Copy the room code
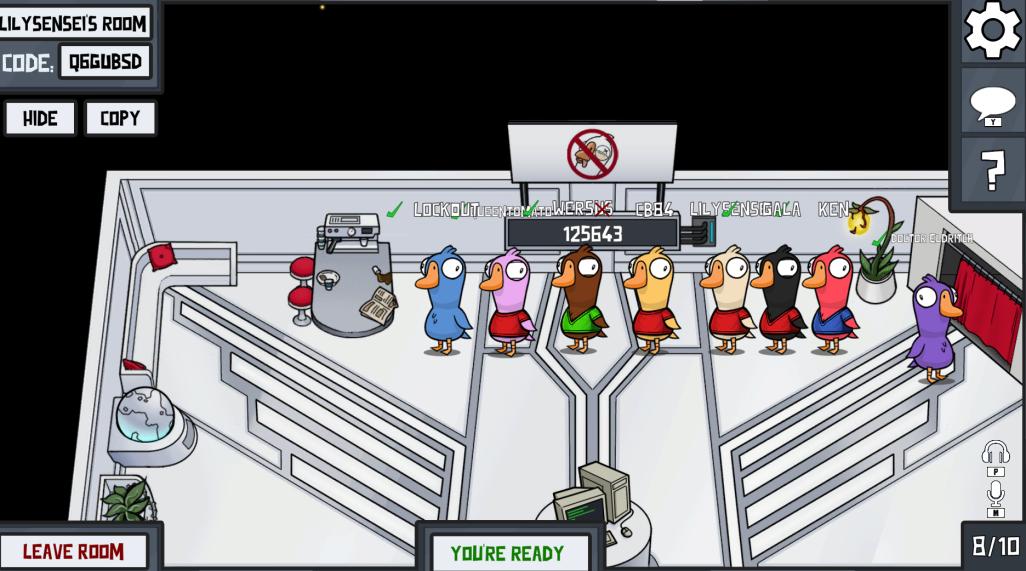The image size is (1026, 571). tap(120, 118)
